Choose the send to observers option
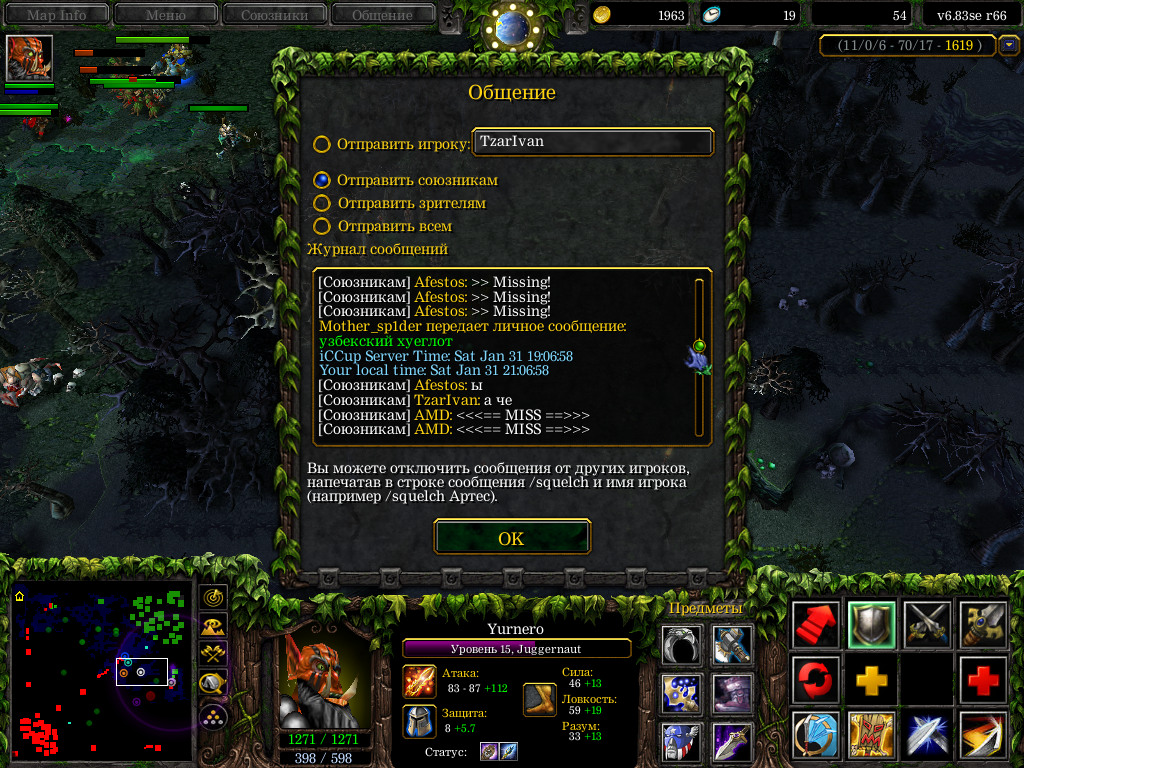Image resolution: width=1152 pixels, height=768 pixels. 321,203
